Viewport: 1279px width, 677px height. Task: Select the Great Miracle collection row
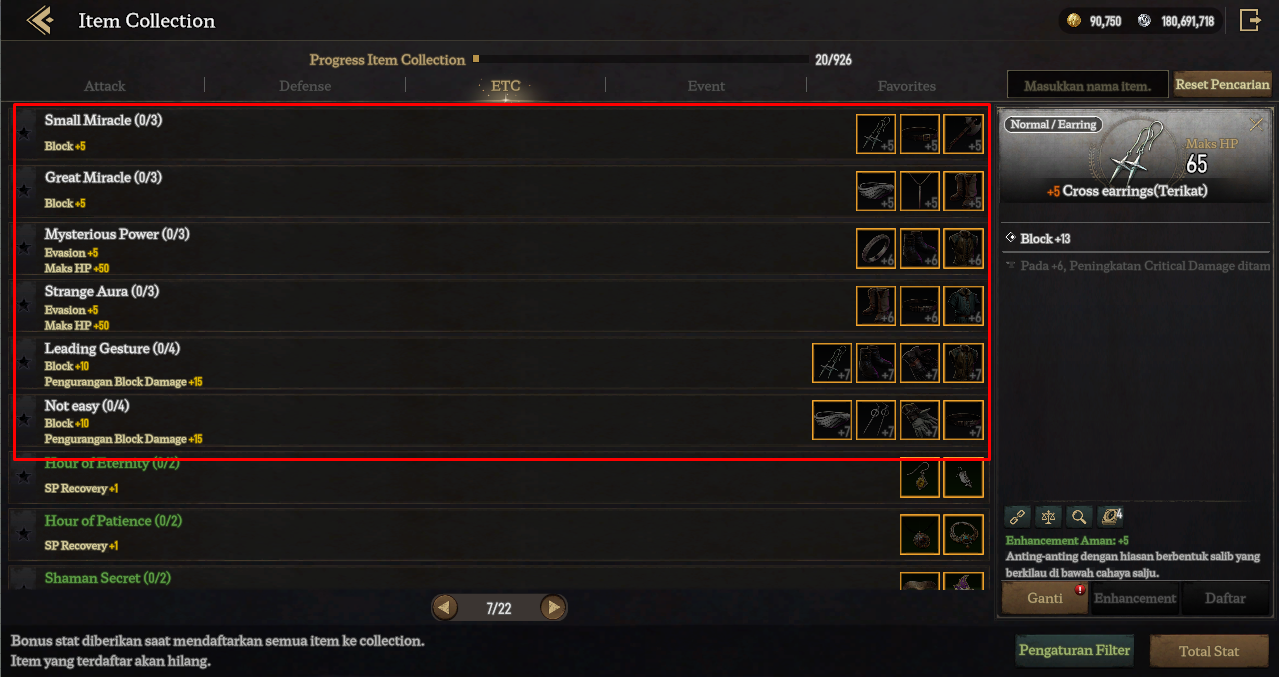coord(400,190)
